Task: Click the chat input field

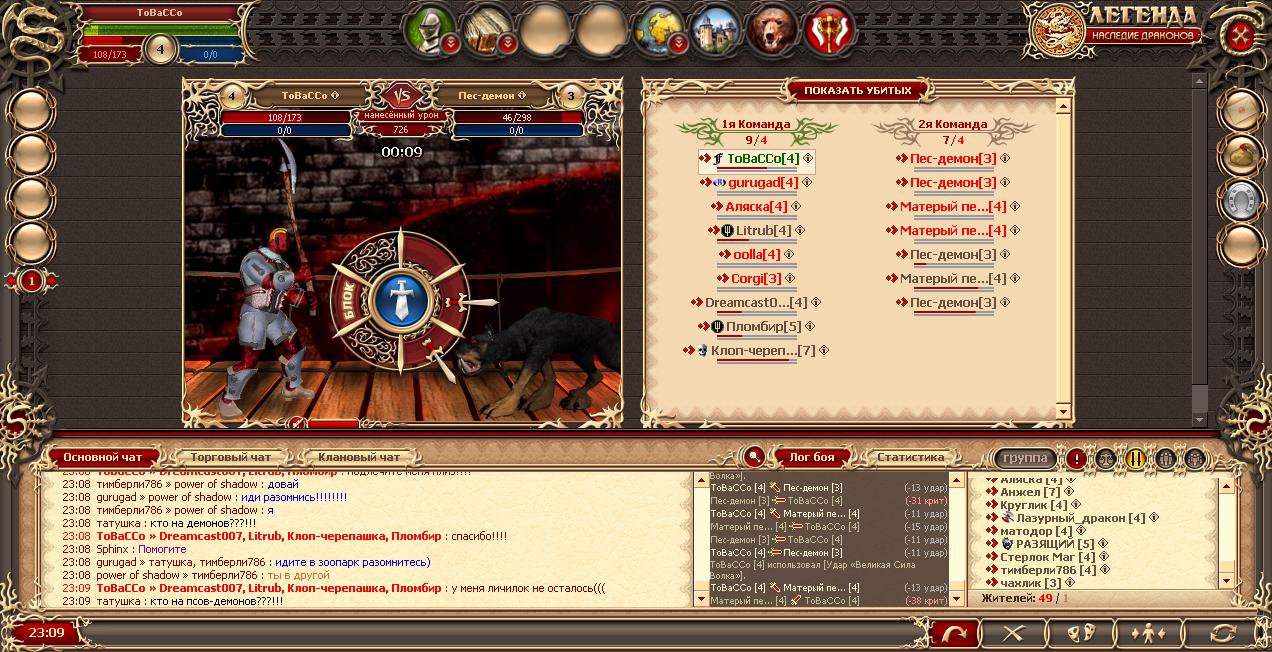Action: [500, 633]
